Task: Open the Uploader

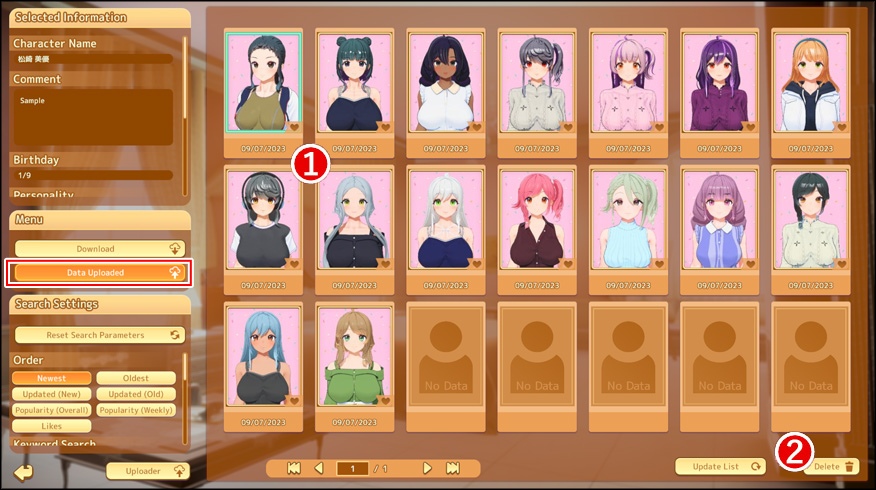Action: pyautogui.click(x=148, y=470)
